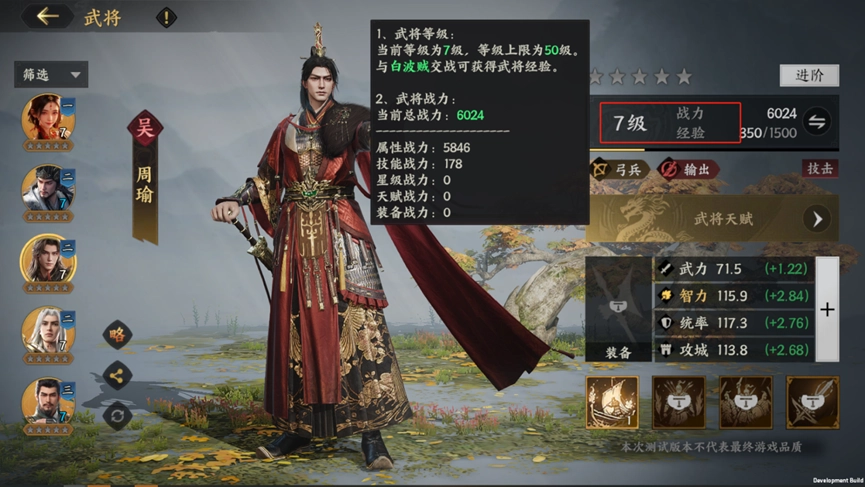
Task: Select the red-haired female general portrait
Action: click(47, 119)
